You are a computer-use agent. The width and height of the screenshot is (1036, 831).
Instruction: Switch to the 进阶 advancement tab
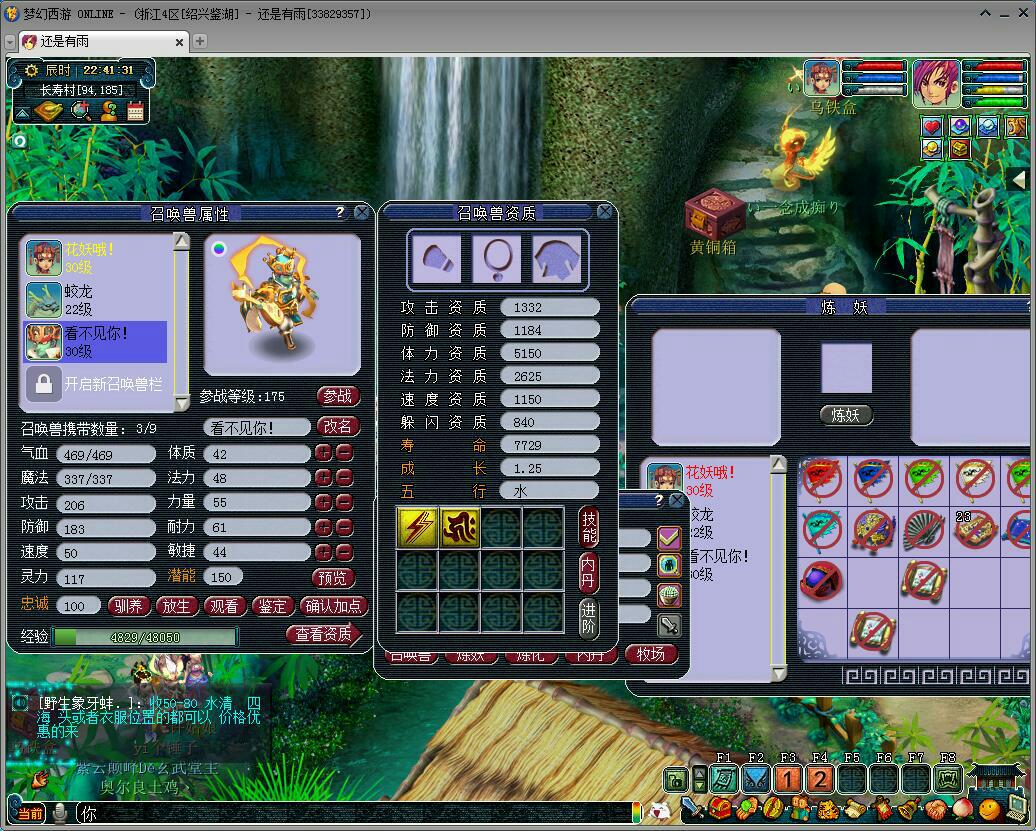589,617
